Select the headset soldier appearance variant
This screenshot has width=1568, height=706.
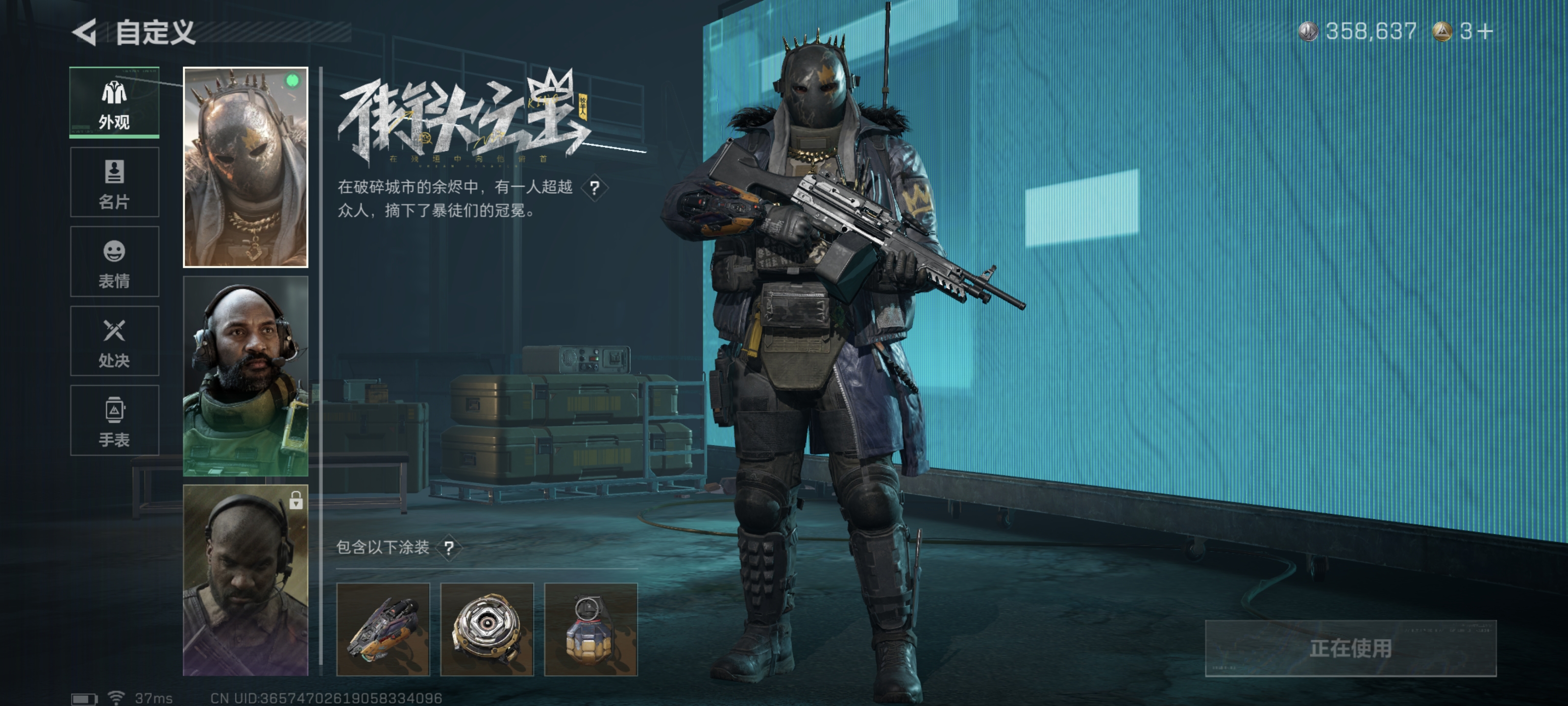click(x=246, y=378)
